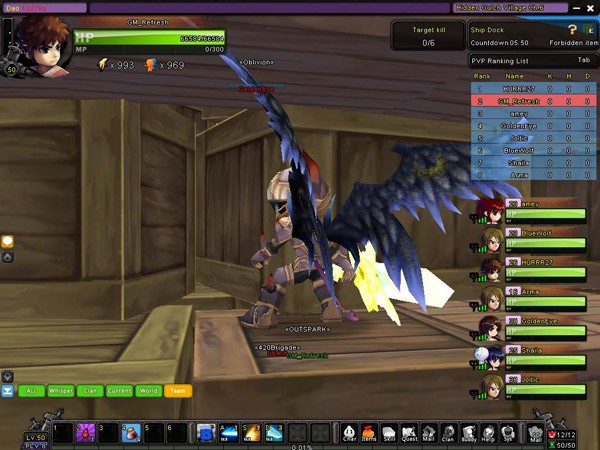
Task: Open the Clan window
Action: pyautogui.click(x=449, y=432)
